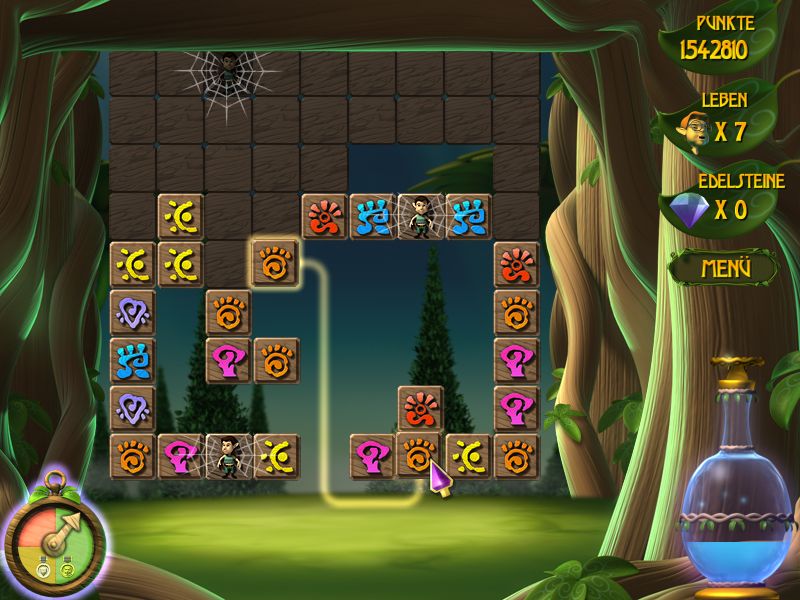Select the pink mushroom tile beside two orange spirals
The width and height of the screenshot is (800, 600).
click(x=228, y=360)
